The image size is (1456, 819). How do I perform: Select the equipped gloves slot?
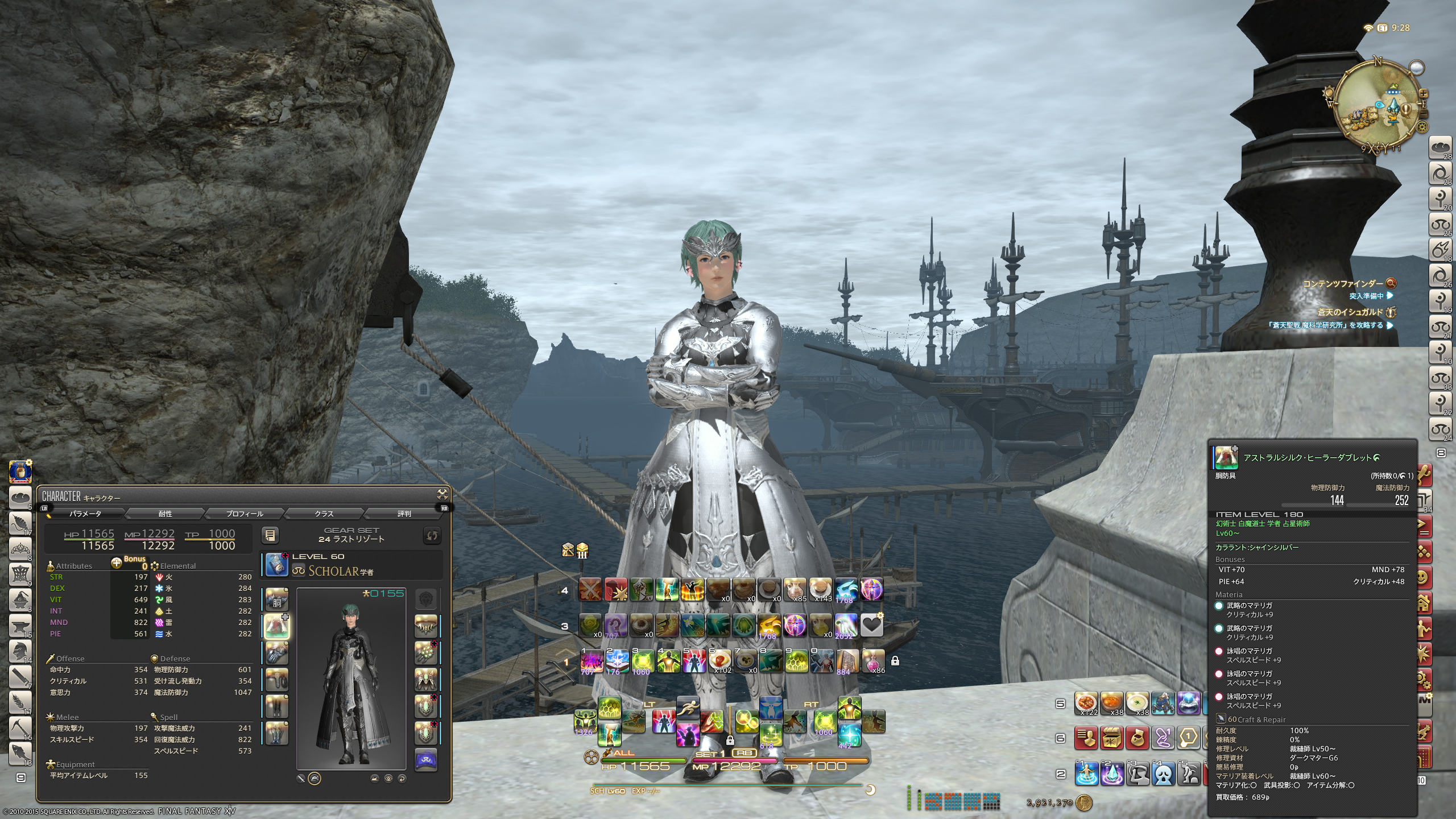(x=277, y=653)
